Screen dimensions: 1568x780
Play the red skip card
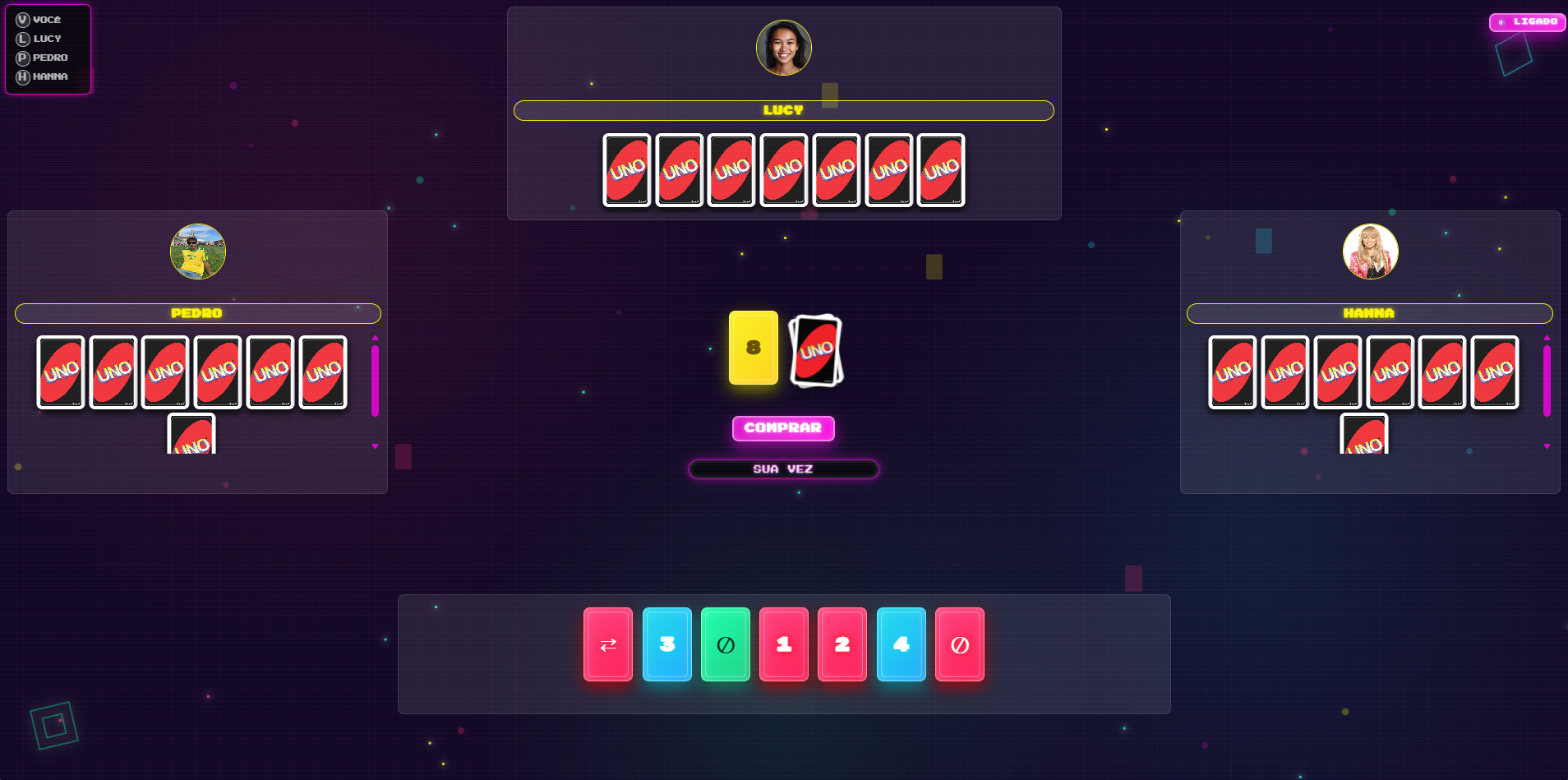[960, 644]
